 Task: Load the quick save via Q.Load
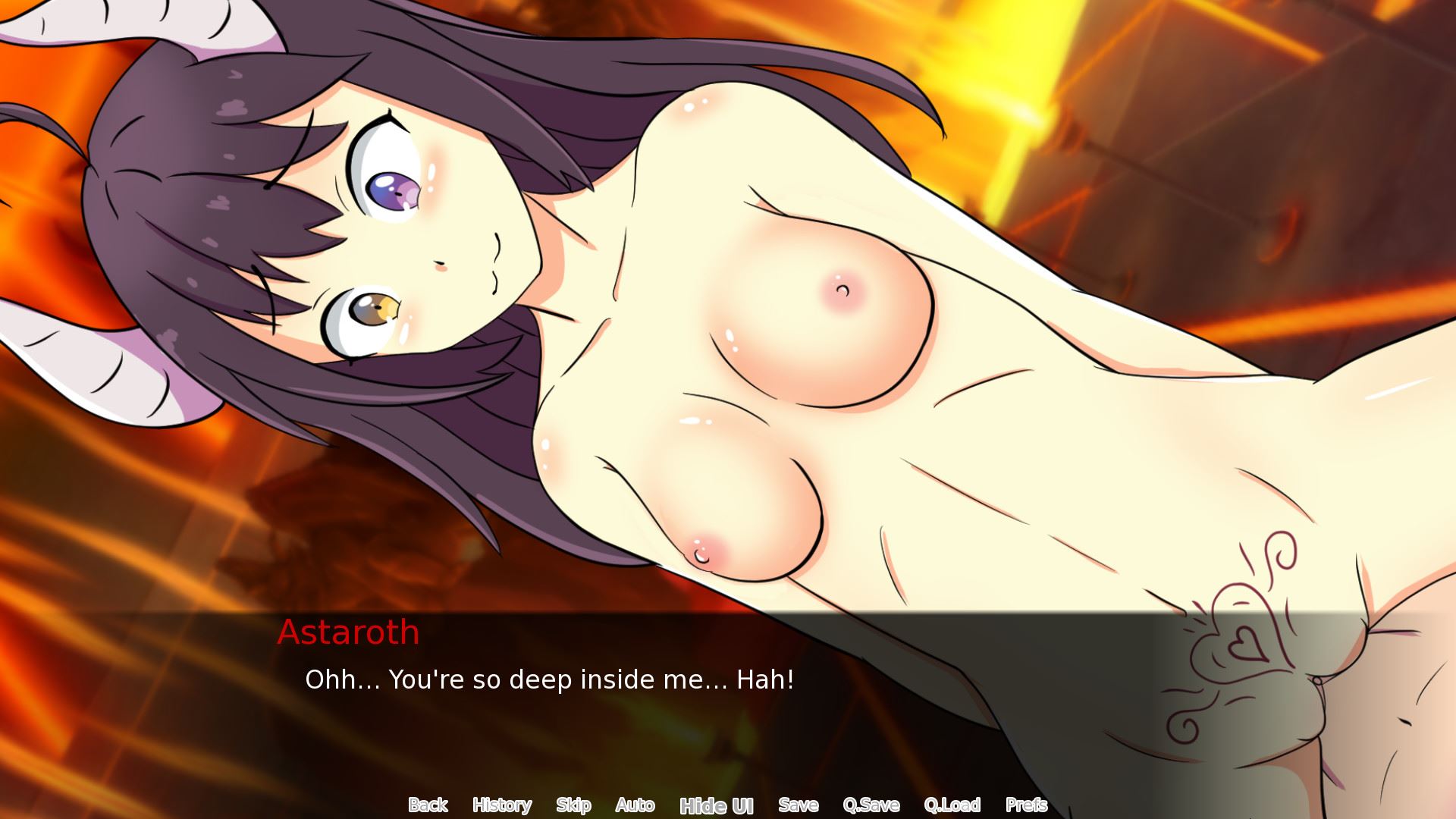pos(952,805)
